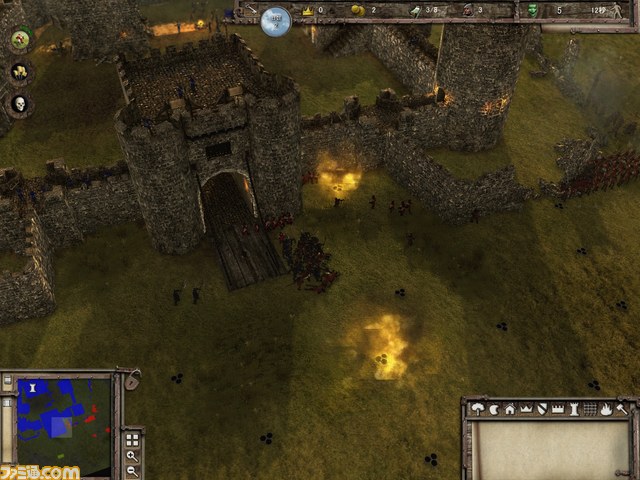Select the castle wall battlements category
The width and height of the screenshot is (640, 480).
(x=557, y=408)
